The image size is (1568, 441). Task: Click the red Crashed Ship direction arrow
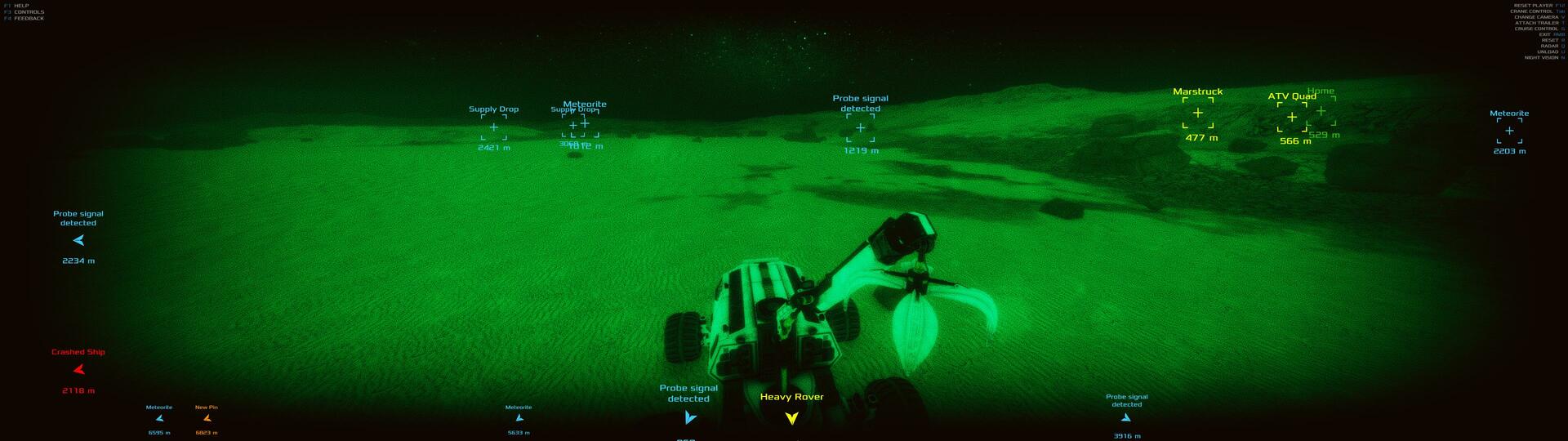78,370
